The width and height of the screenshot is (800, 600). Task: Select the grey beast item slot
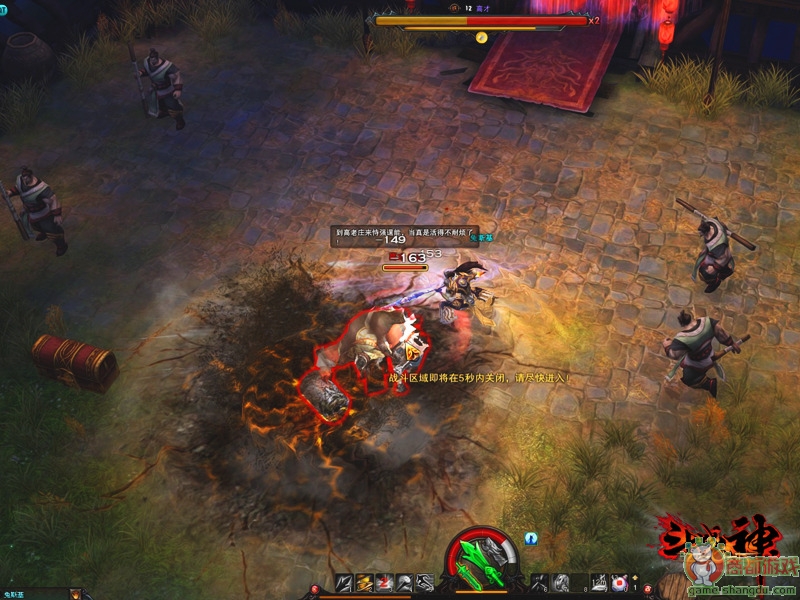point(560,582)
